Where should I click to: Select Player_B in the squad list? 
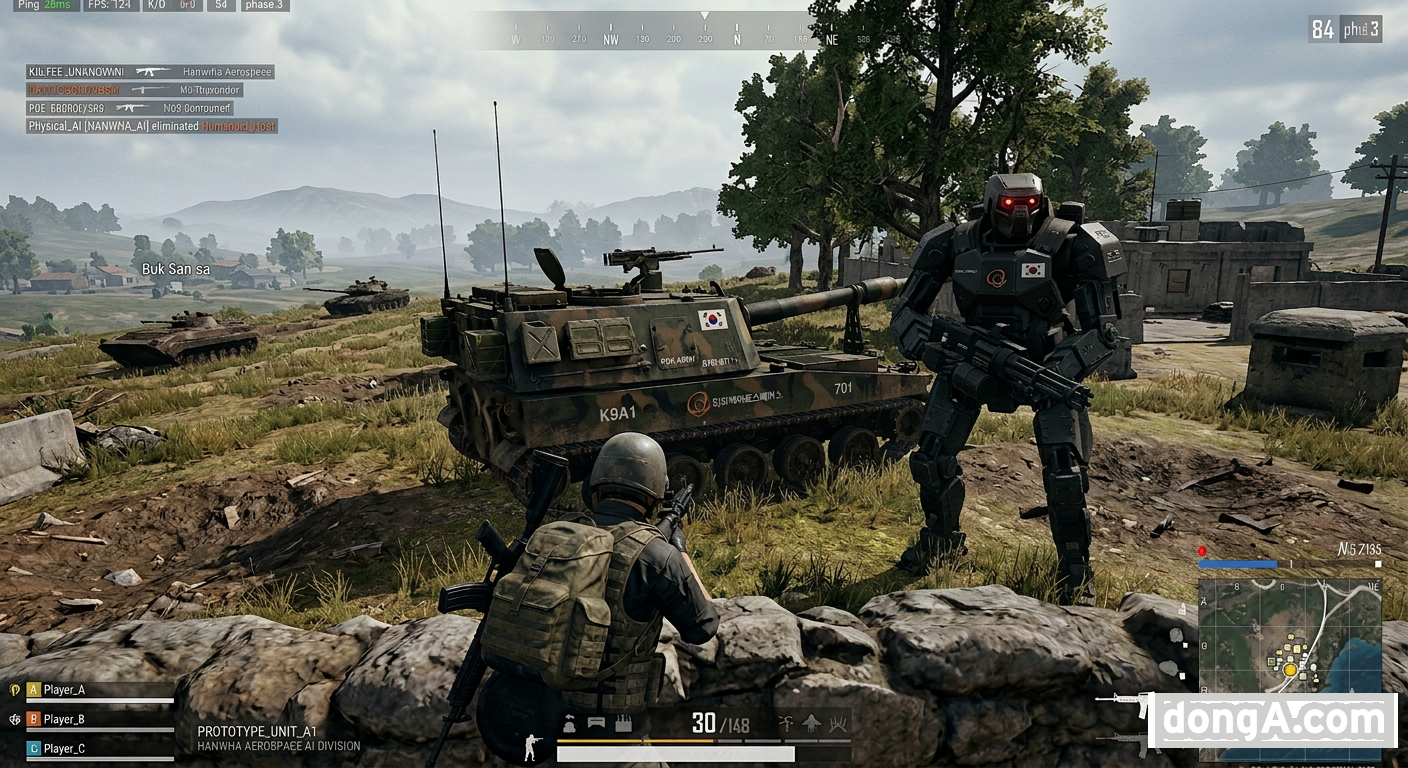point(64,719)
